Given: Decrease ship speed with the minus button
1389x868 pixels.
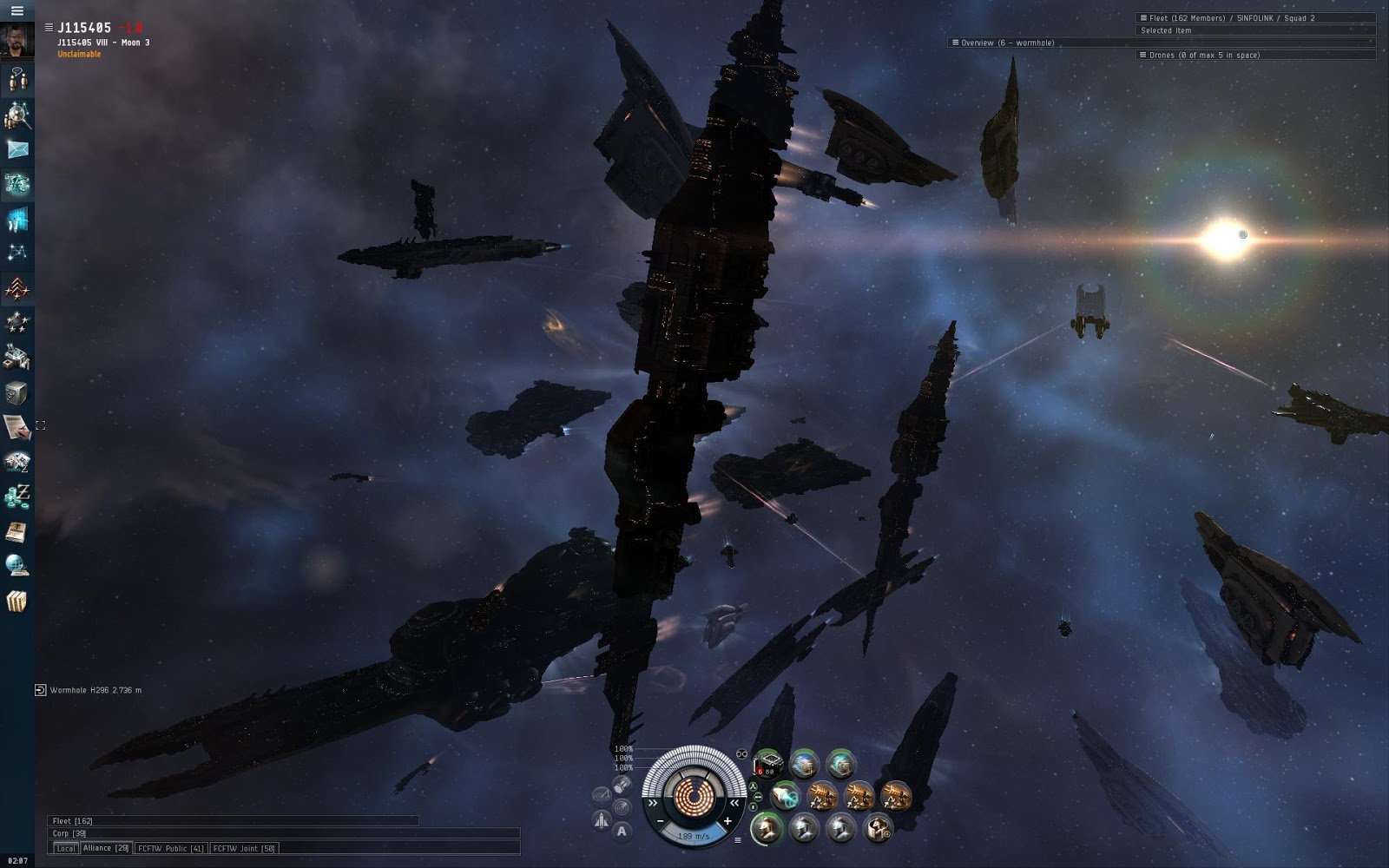Looking at the screenshot, I should (661, 821).
